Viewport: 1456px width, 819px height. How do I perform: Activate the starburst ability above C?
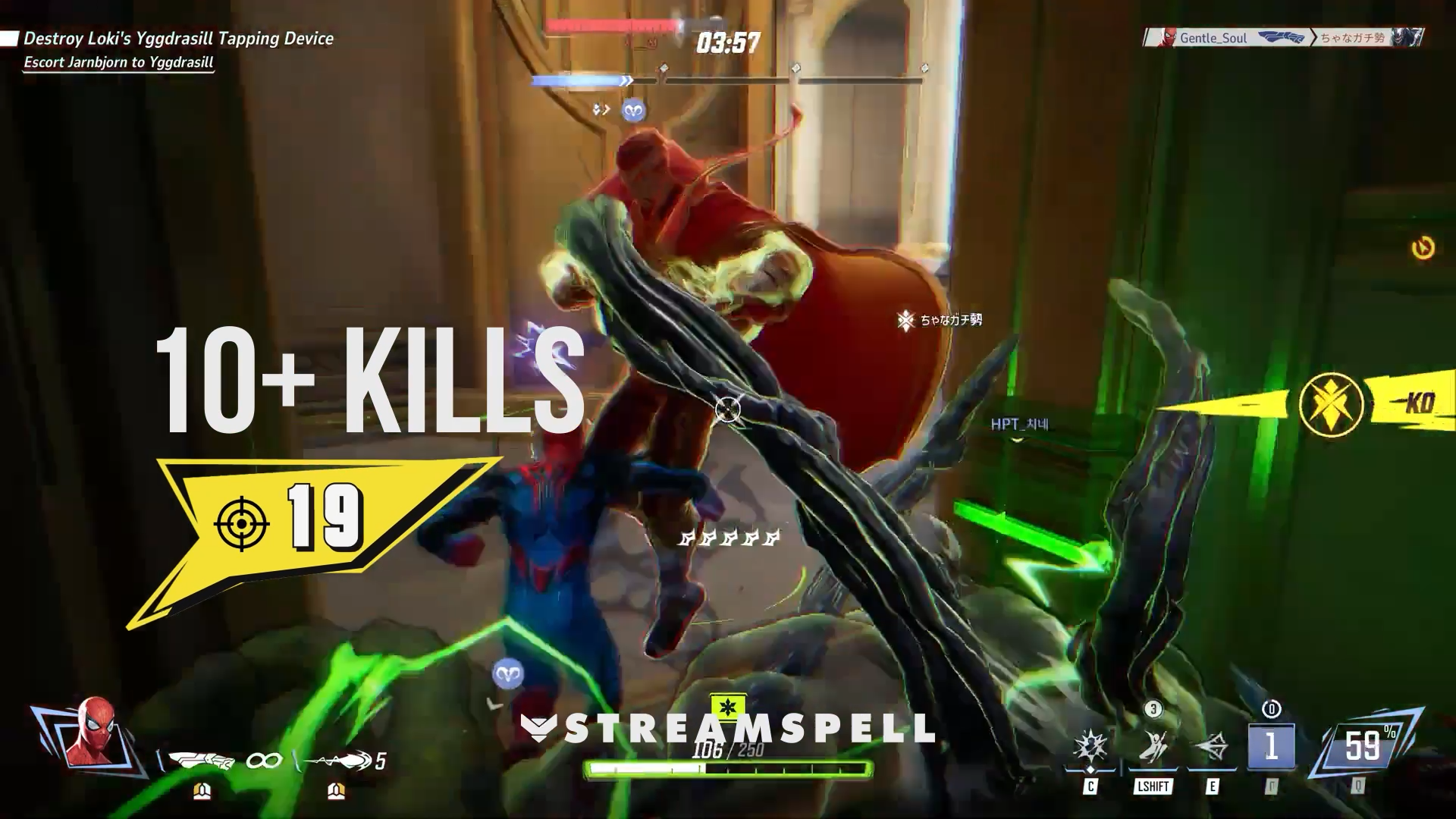(x=1090, y=747)
